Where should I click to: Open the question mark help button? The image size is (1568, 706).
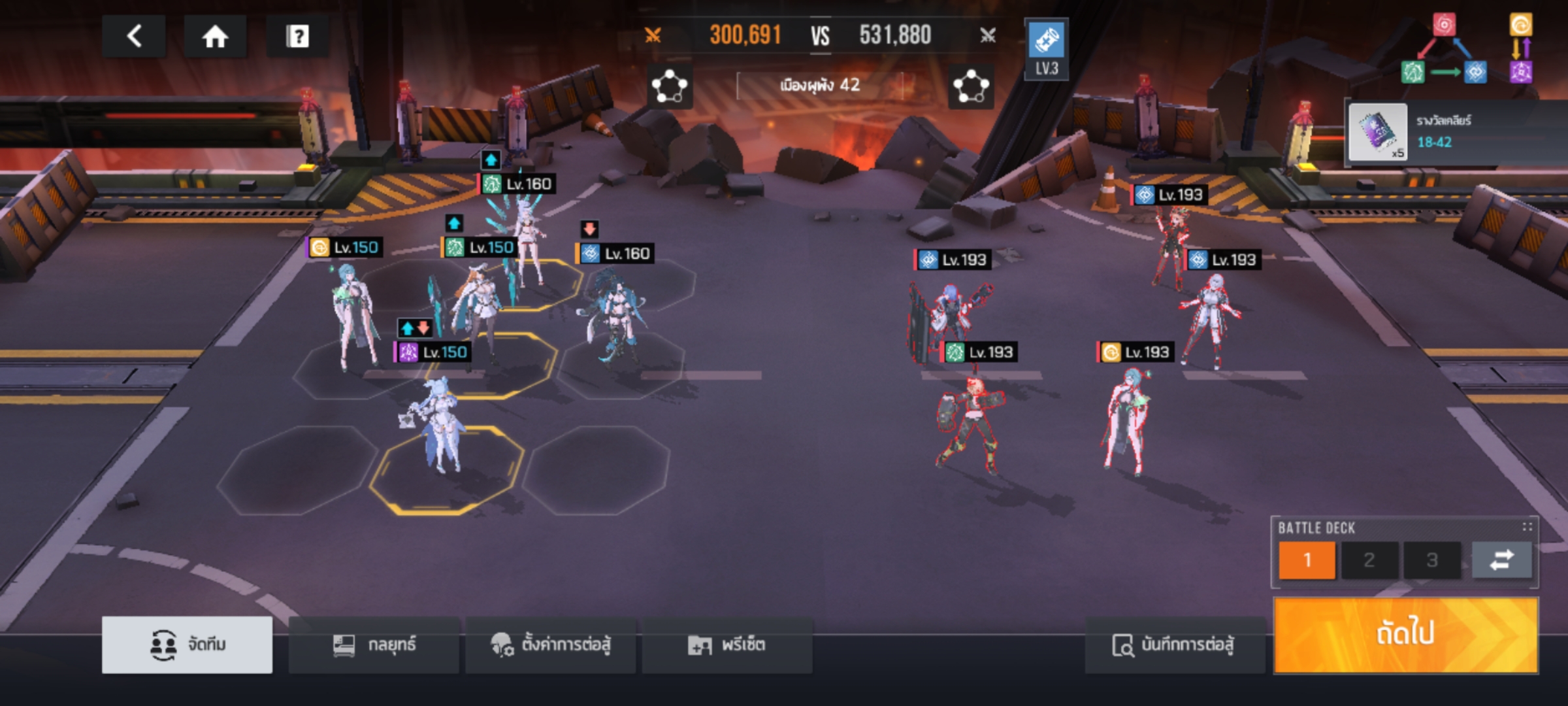pos(297,37)
